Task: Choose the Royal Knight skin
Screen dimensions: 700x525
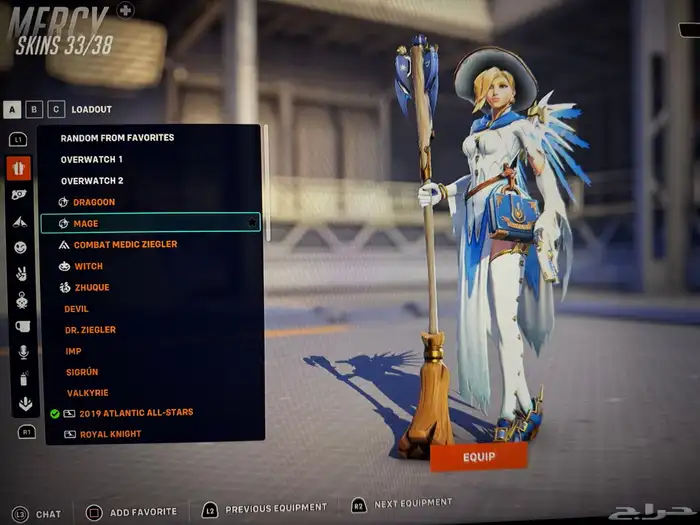Action: point(110,434)
